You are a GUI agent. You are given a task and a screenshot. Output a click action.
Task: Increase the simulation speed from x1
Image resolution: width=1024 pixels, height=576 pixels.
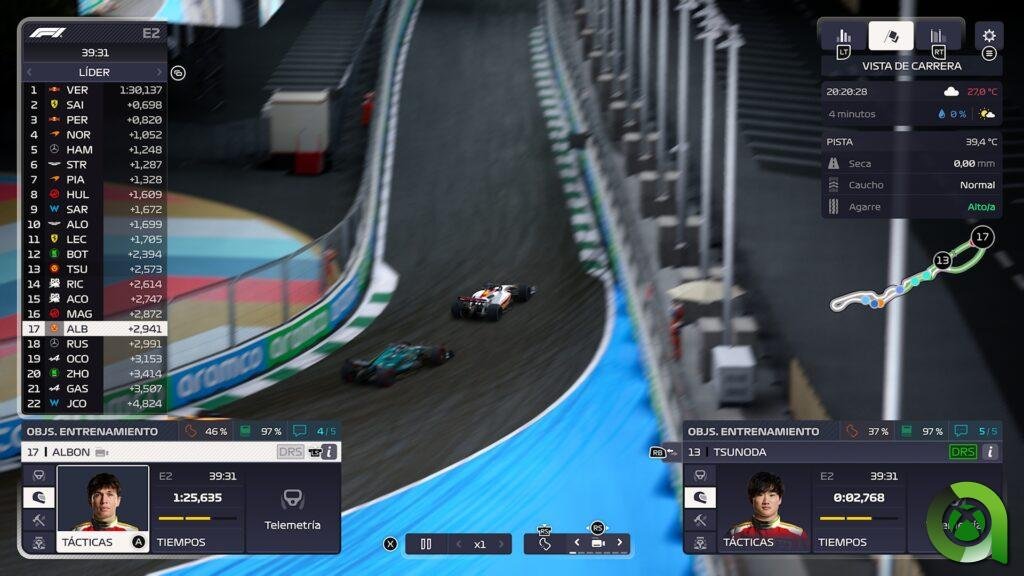501,544
